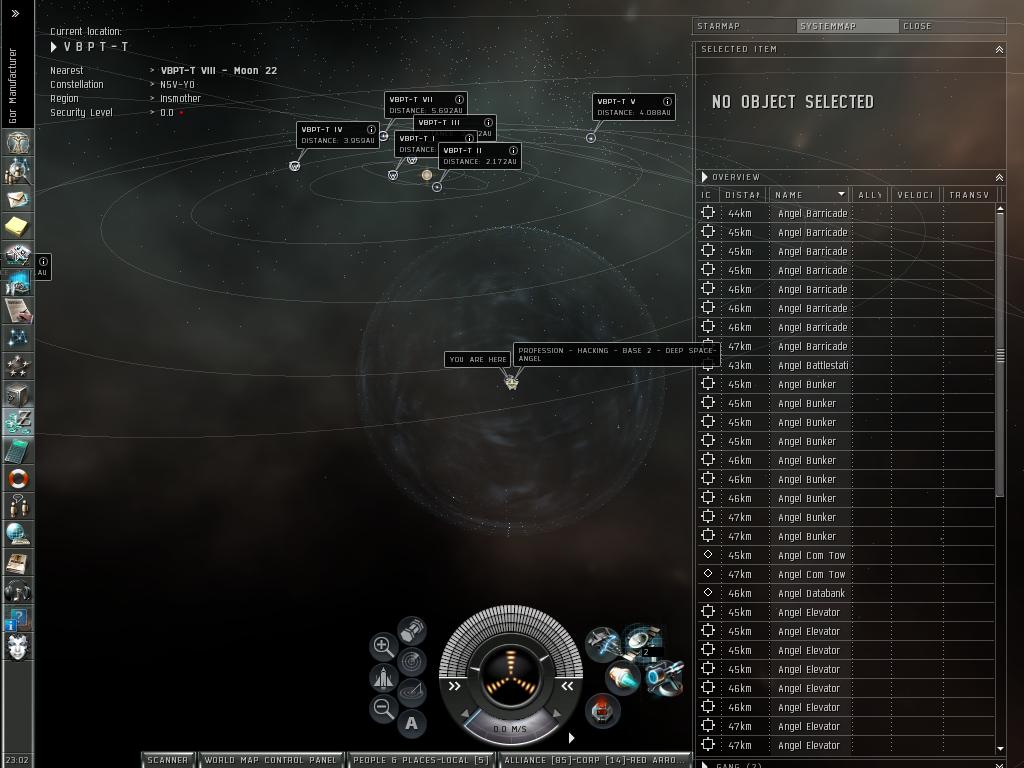Show info for VBPT-T V planet marker
The width and height of the screenshot is (1024, 768).
point(667,101)
